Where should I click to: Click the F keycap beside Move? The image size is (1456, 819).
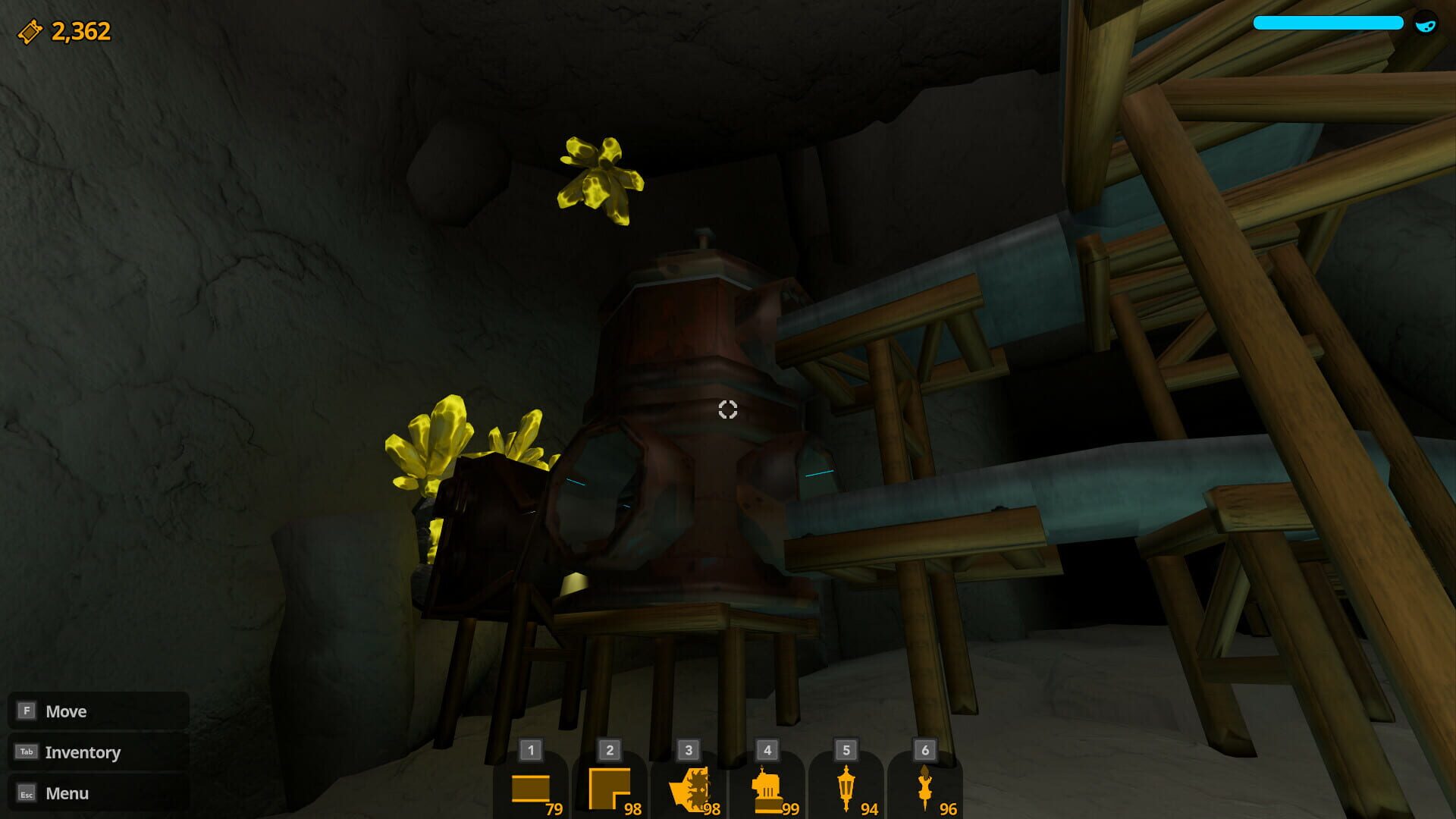coord(28,711)
